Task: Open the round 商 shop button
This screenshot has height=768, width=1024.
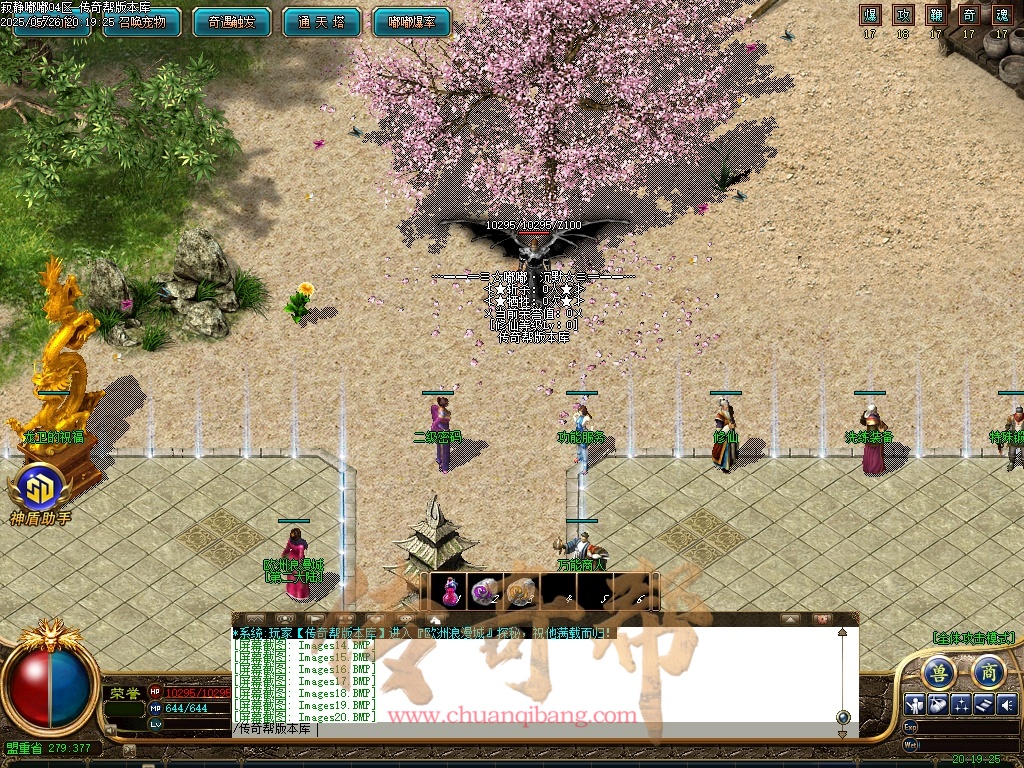Action: pos(987,672)
